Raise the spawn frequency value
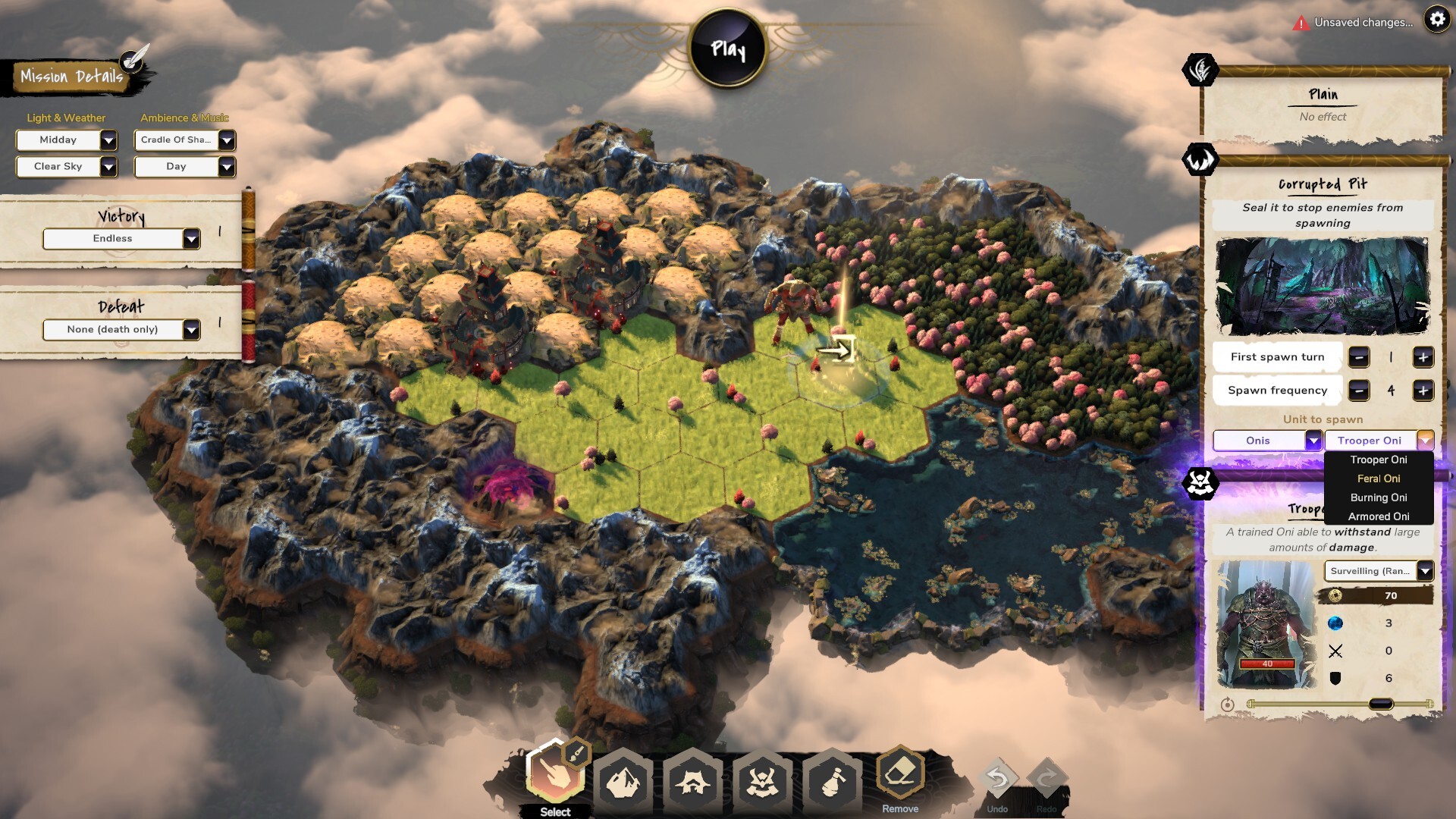This screenshot has height=819, width=1456. coord(1423,391)
